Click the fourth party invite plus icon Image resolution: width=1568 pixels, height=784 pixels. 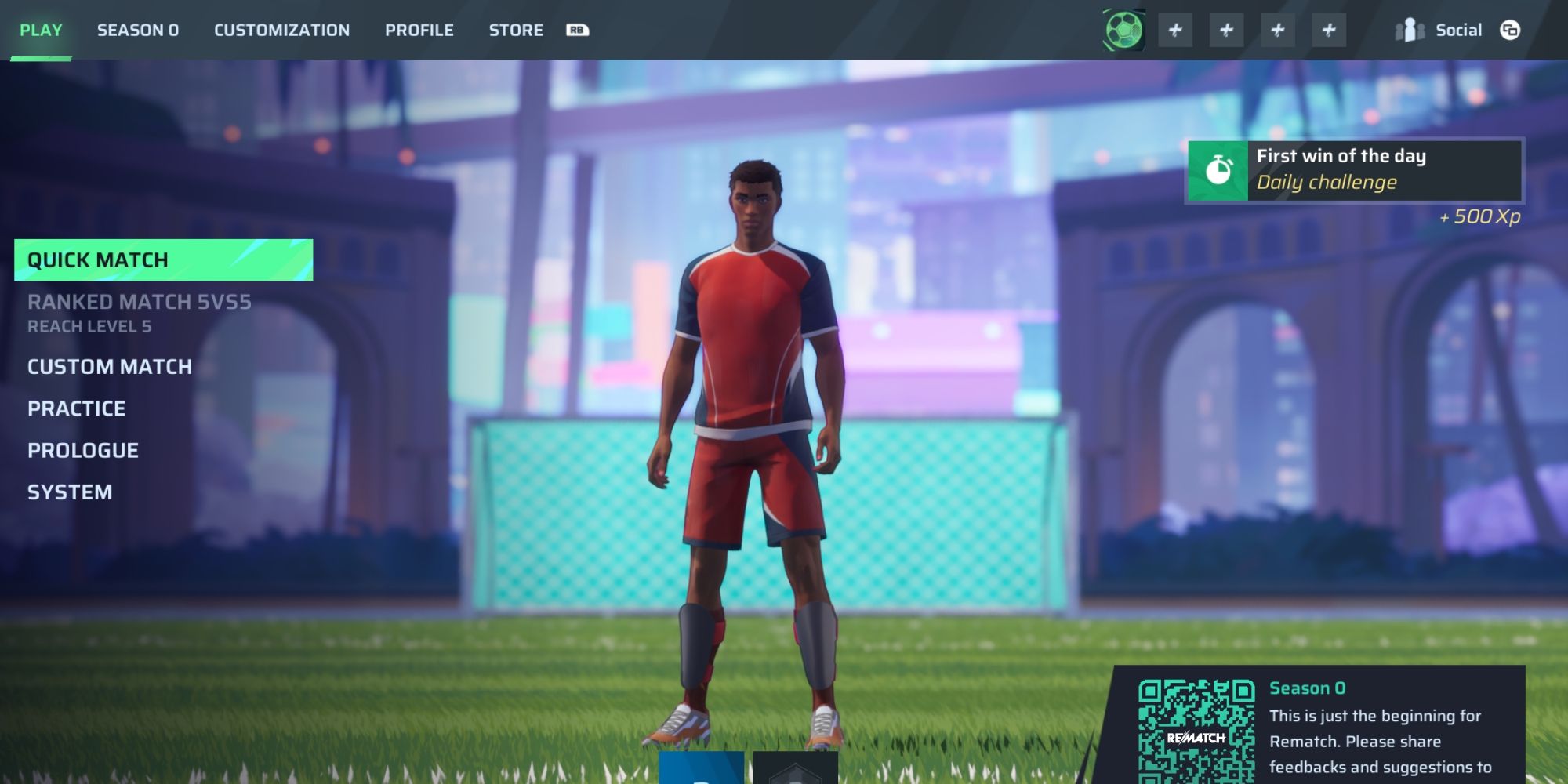(1329, 29)
